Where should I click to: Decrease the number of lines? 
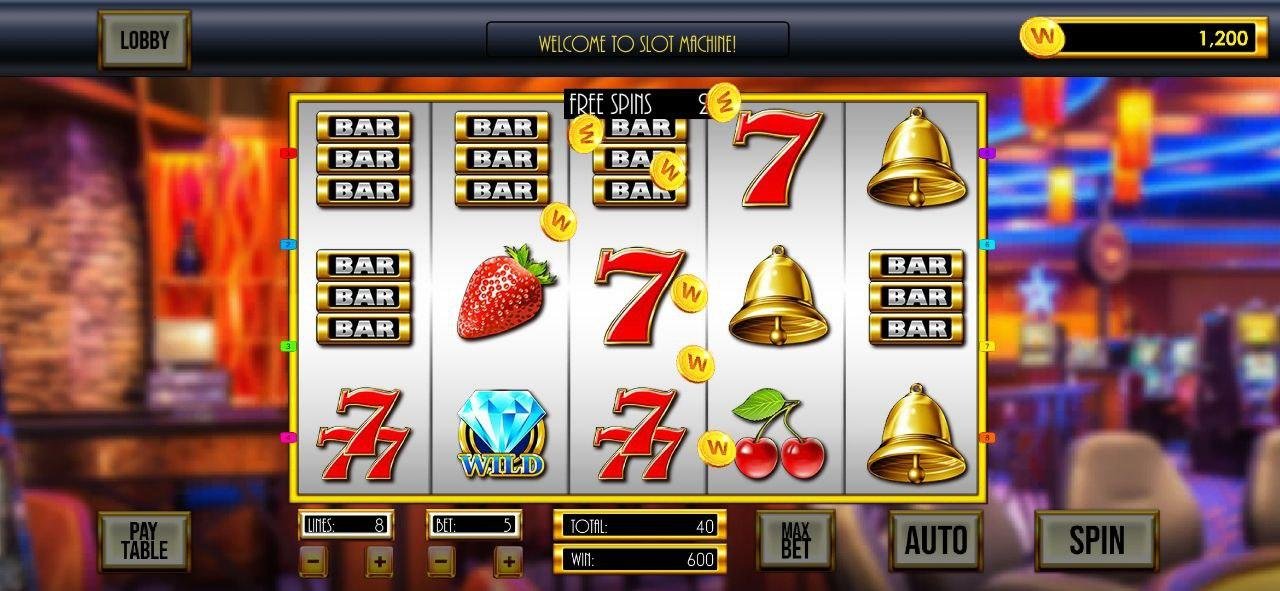click(x=313, y=561)
